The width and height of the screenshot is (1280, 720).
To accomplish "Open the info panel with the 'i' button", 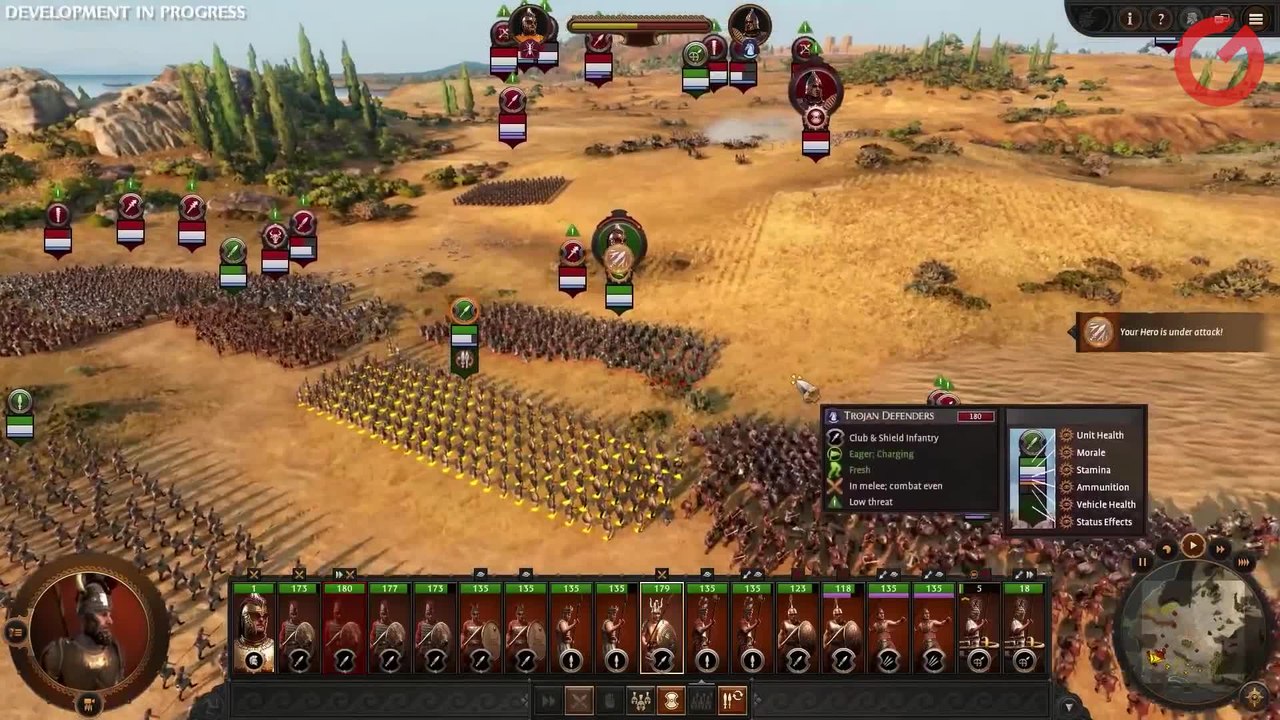I will (1129, 19).
